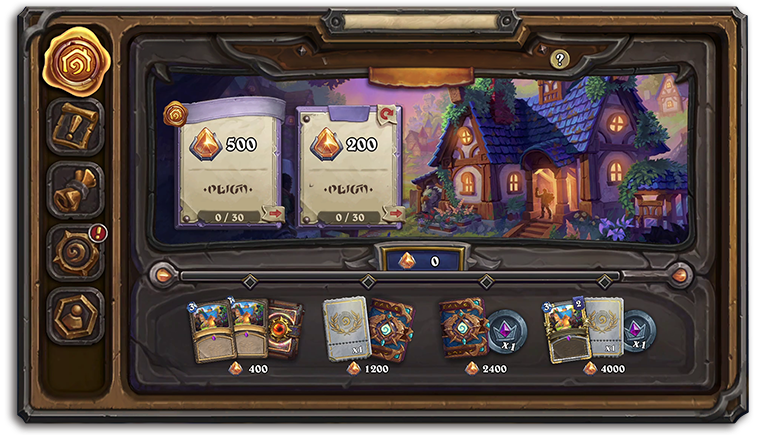
Task: Switch to the horn tab in sidebar
Action: [x=76, y=190]
